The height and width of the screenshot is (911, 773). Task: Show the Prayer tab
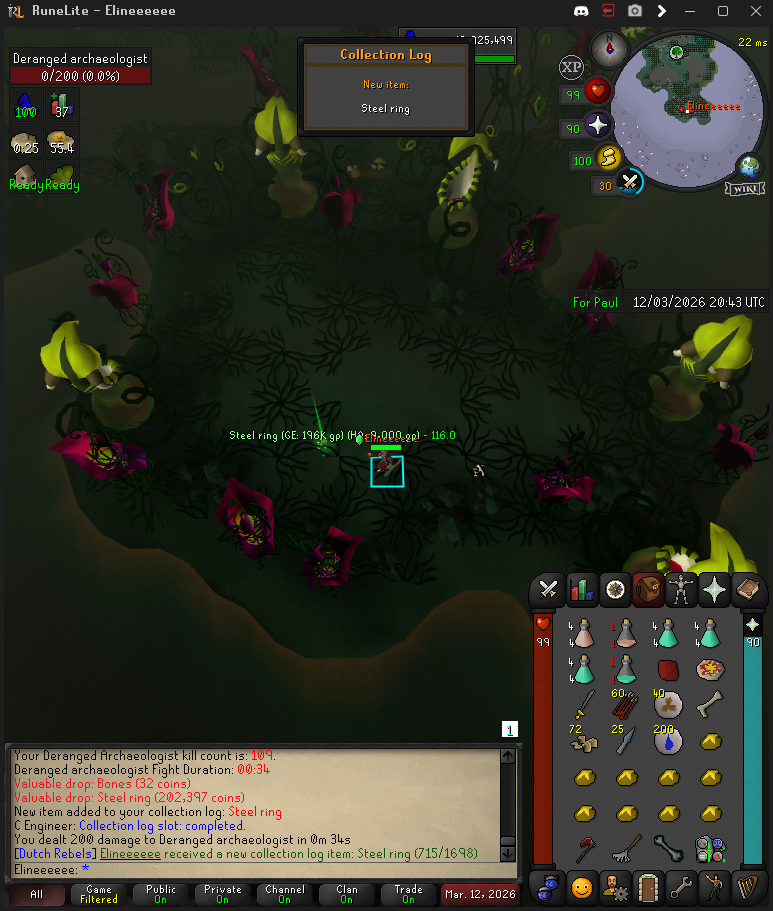point(714,590)
